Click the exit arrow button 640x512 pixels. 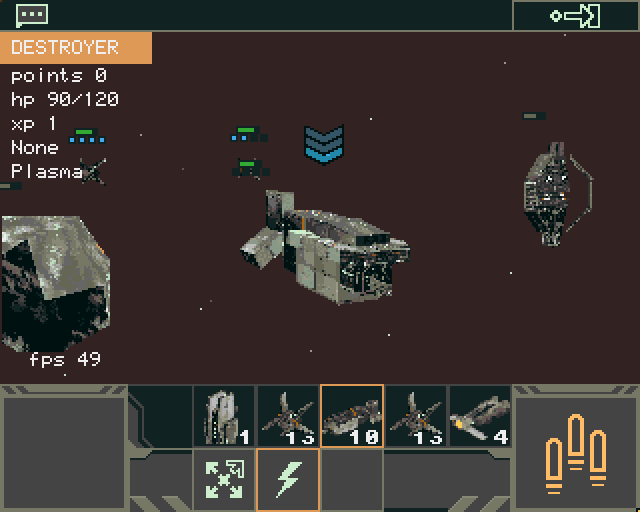click(575, 15)
